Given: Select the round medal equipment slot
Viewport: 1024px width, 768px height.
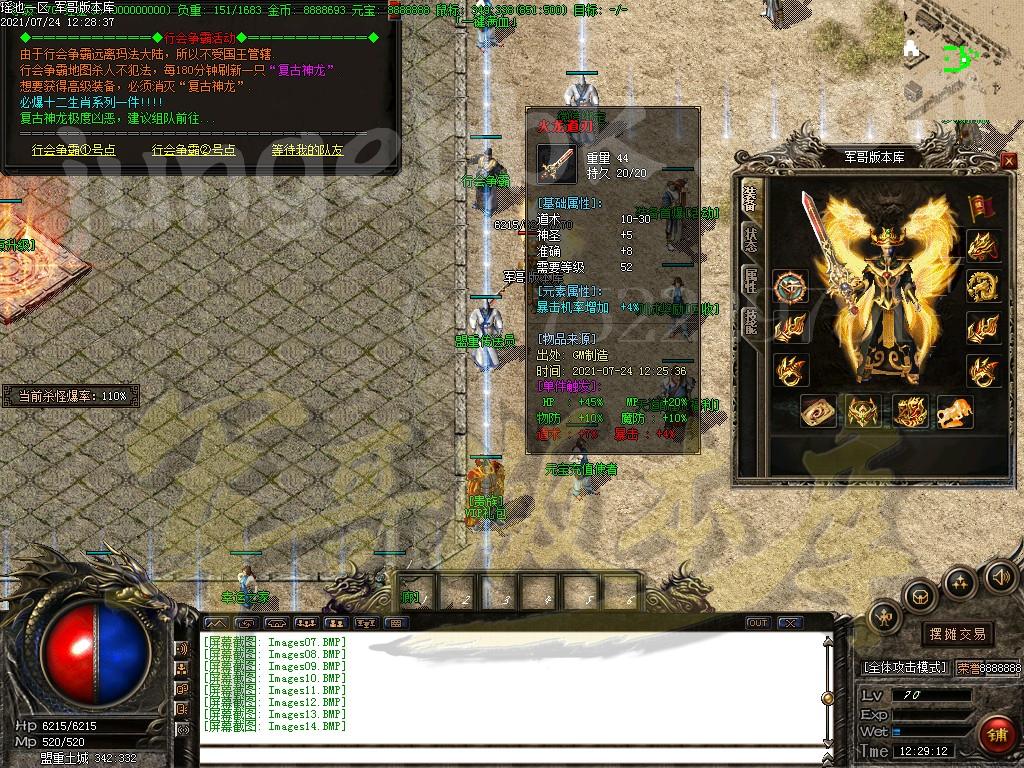Looking at the screenshot, I should point(790,285).
